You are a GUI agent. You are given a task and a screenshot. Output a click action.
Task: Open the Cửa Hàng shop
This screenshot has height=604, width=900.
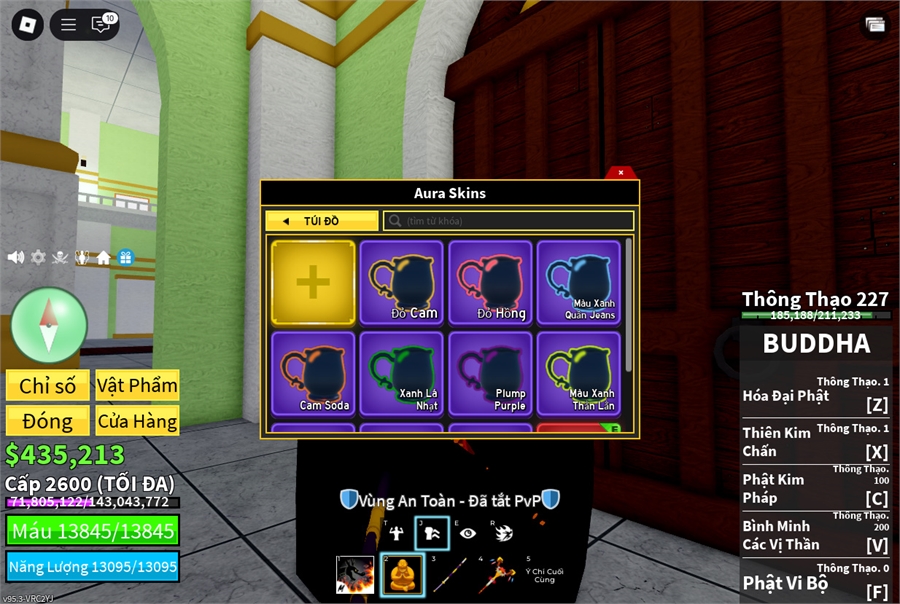137,421
